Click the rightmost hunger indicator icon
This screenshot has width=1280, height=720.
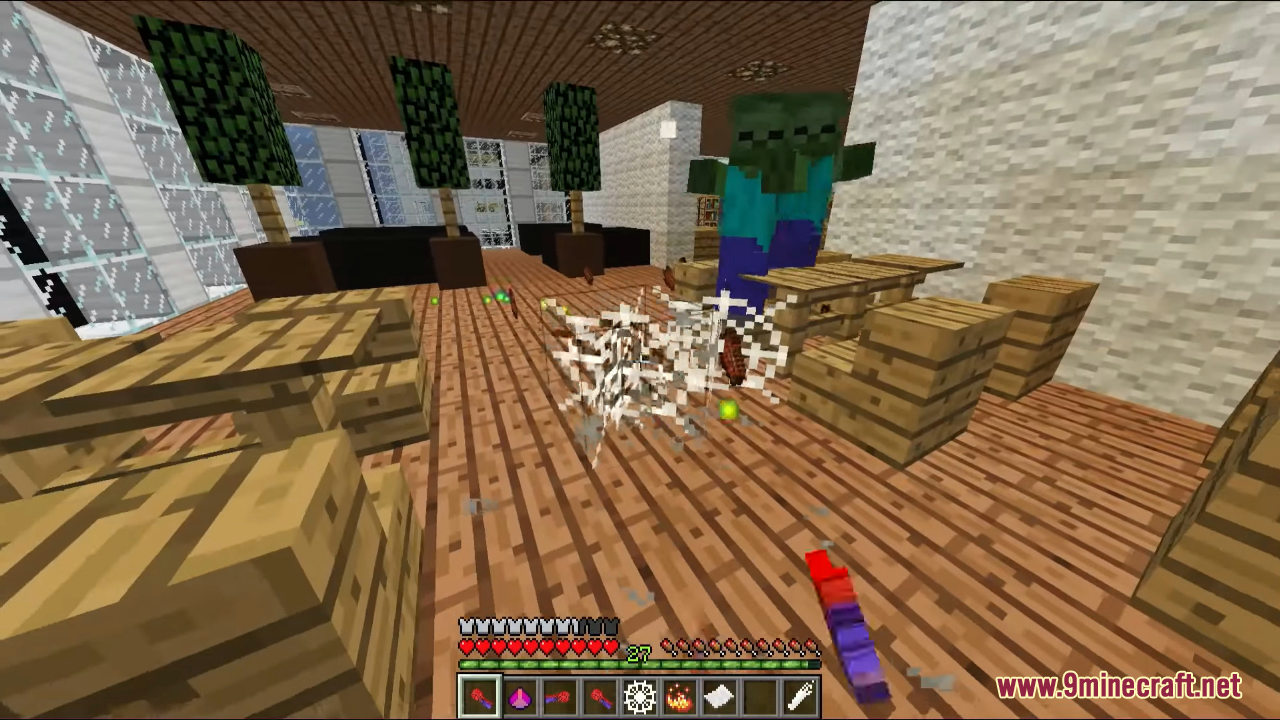809,648
